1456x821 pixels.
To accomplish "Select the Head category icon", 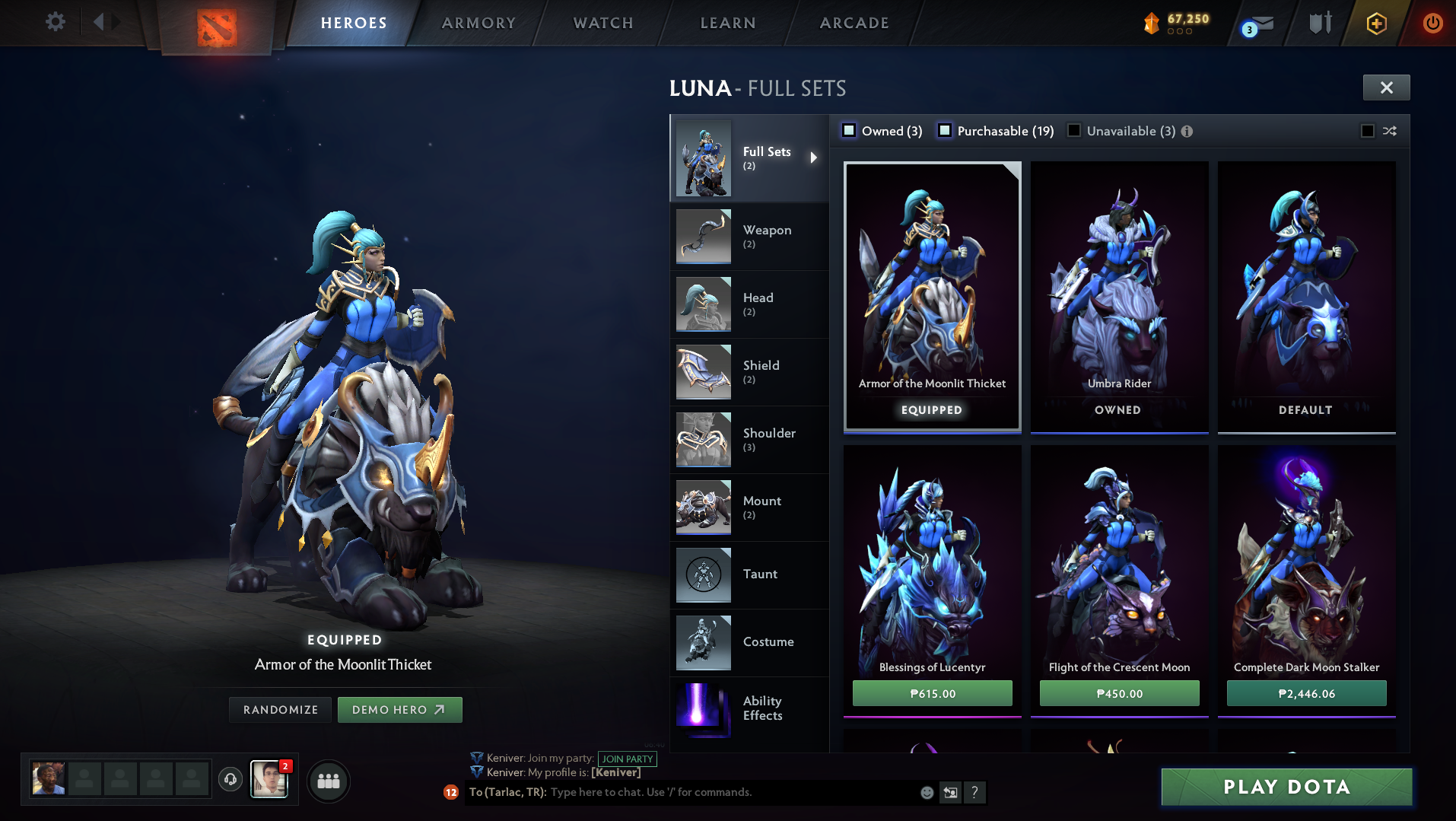I will (x=702, y=304).
